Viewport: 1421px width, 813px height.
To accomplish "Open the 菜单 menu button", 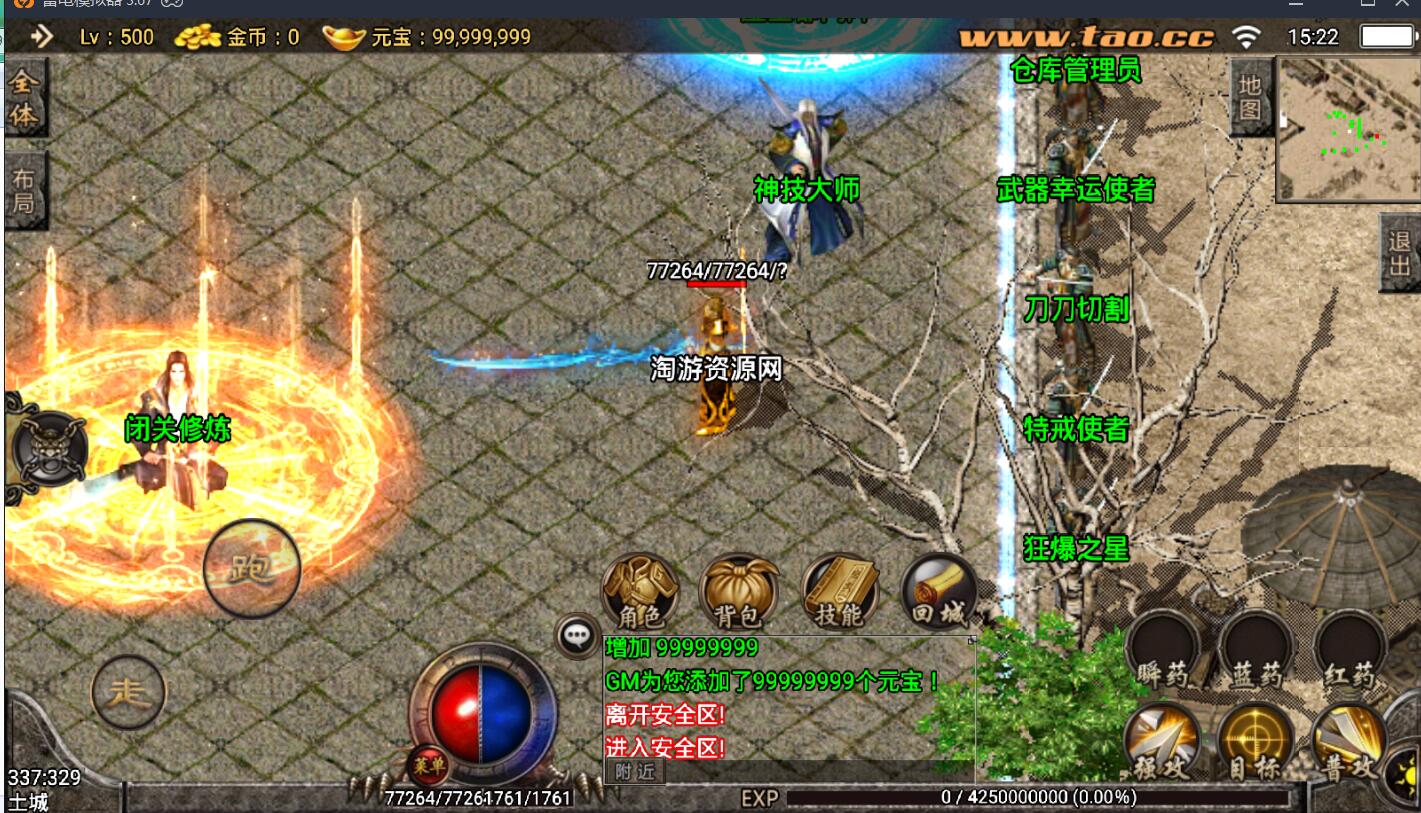I will tap(427, 766).
